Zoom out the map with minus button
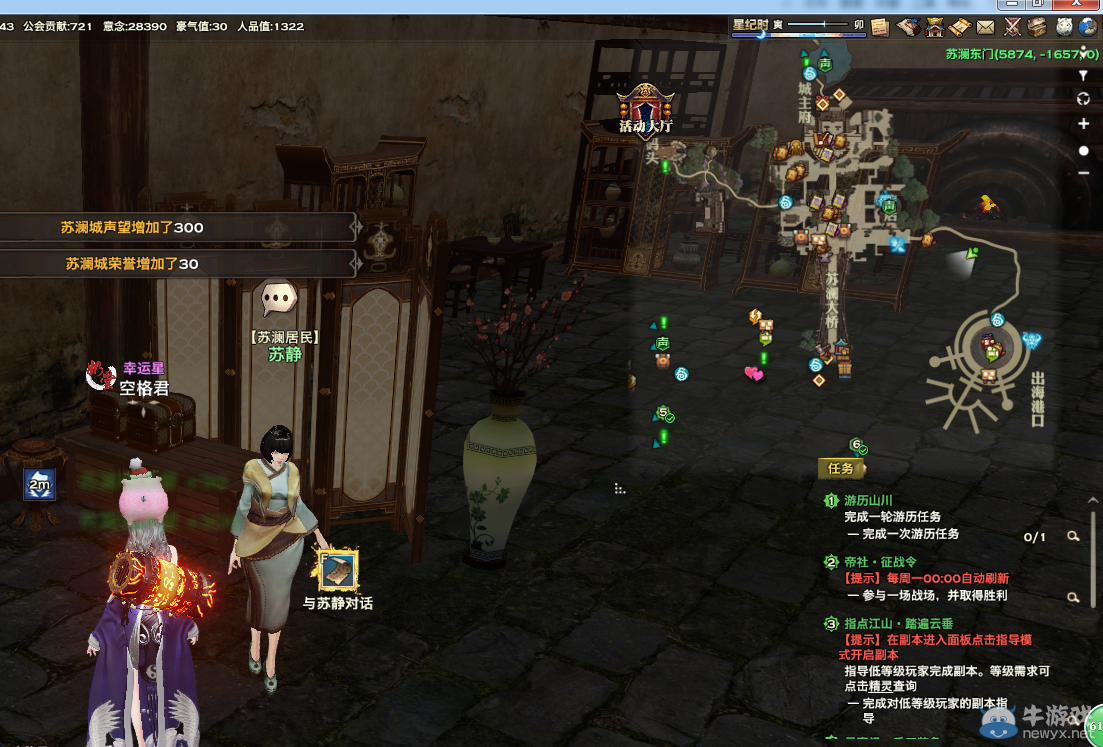This screenshot has width=1103, height=747. point(1084,173)
